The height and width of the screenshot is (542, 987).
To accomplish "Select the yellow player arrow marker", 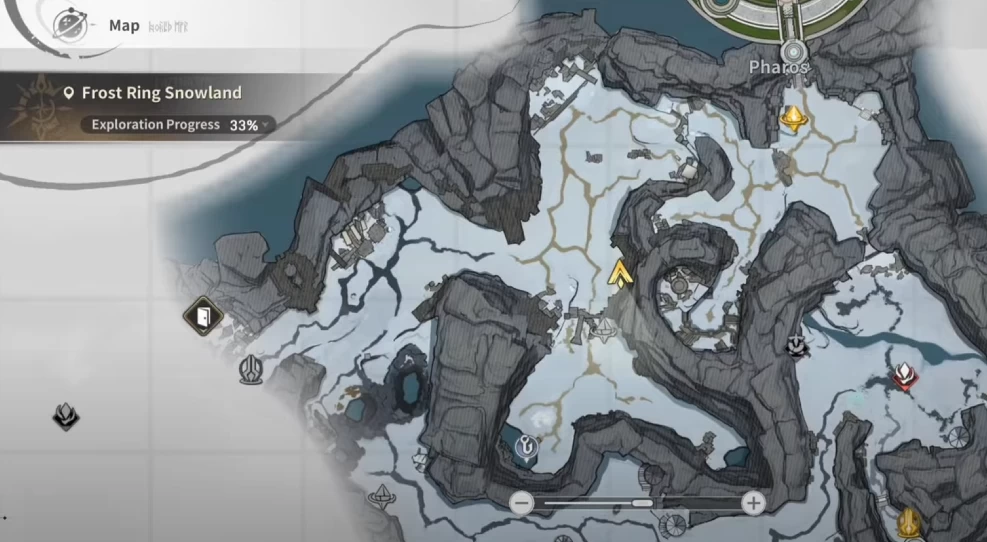I will 621,272.
